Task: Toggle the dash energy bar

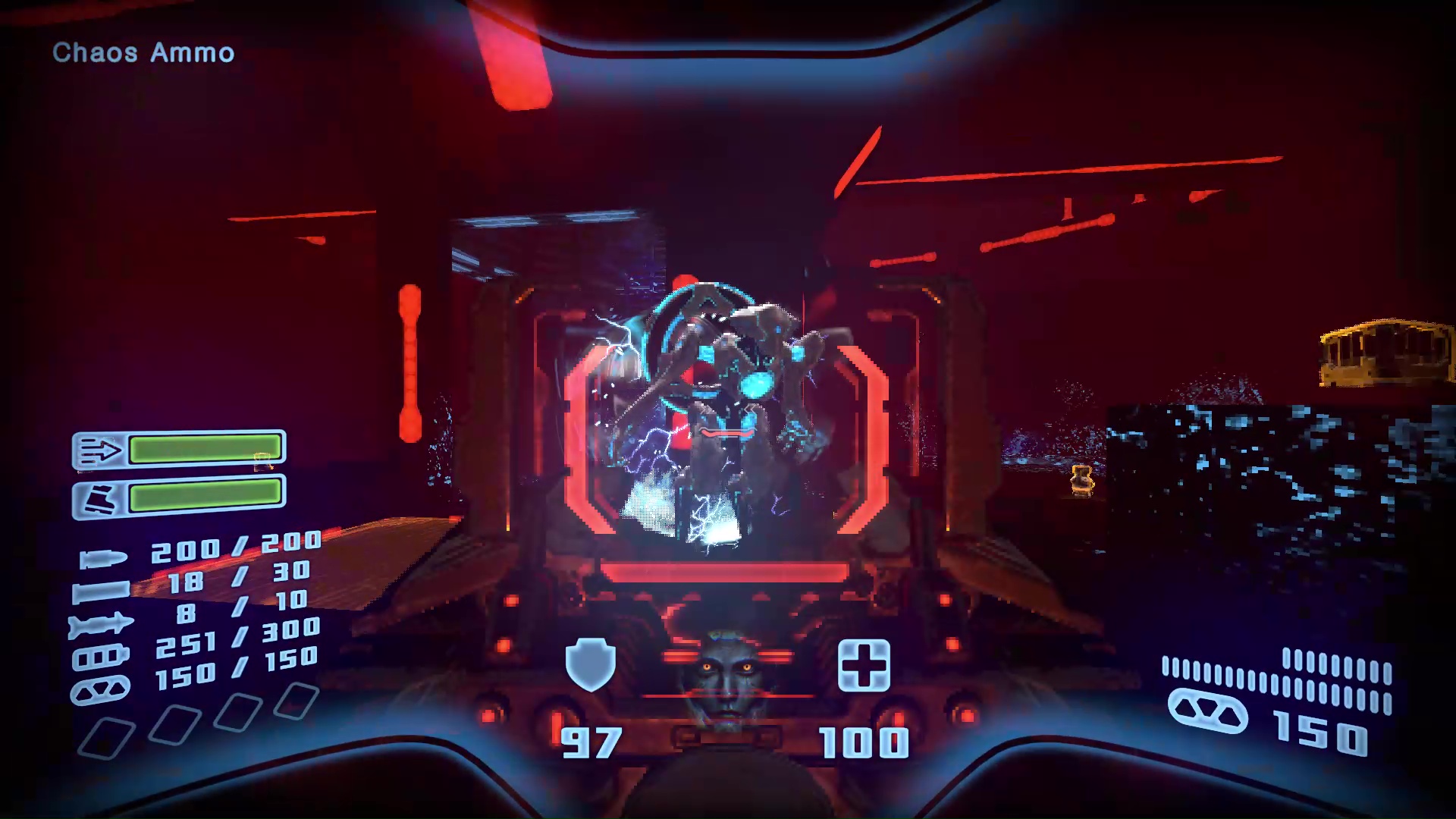Action: click(x=204, y=449)
